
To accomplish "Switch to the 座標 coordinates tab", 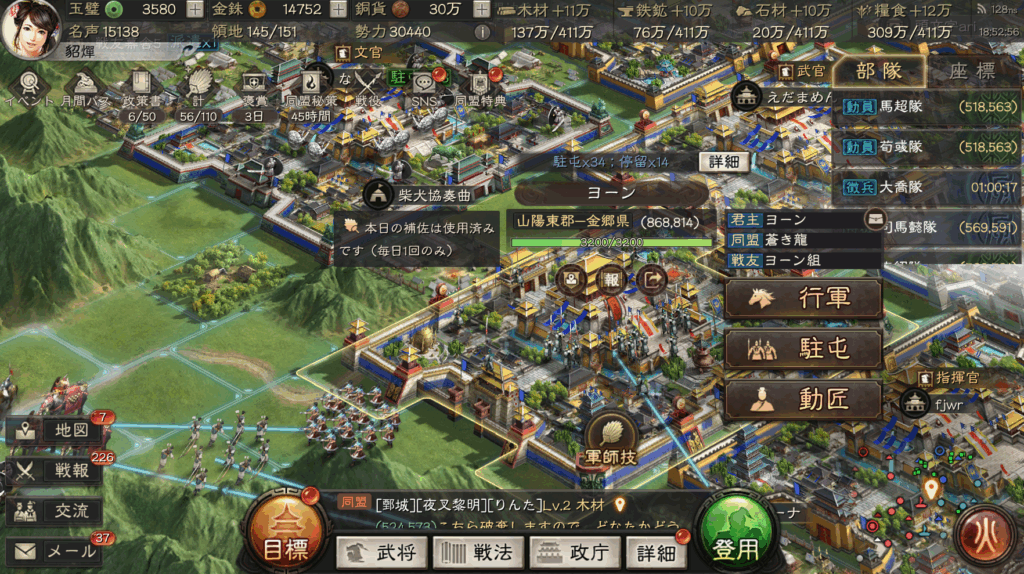I will 971,71.
